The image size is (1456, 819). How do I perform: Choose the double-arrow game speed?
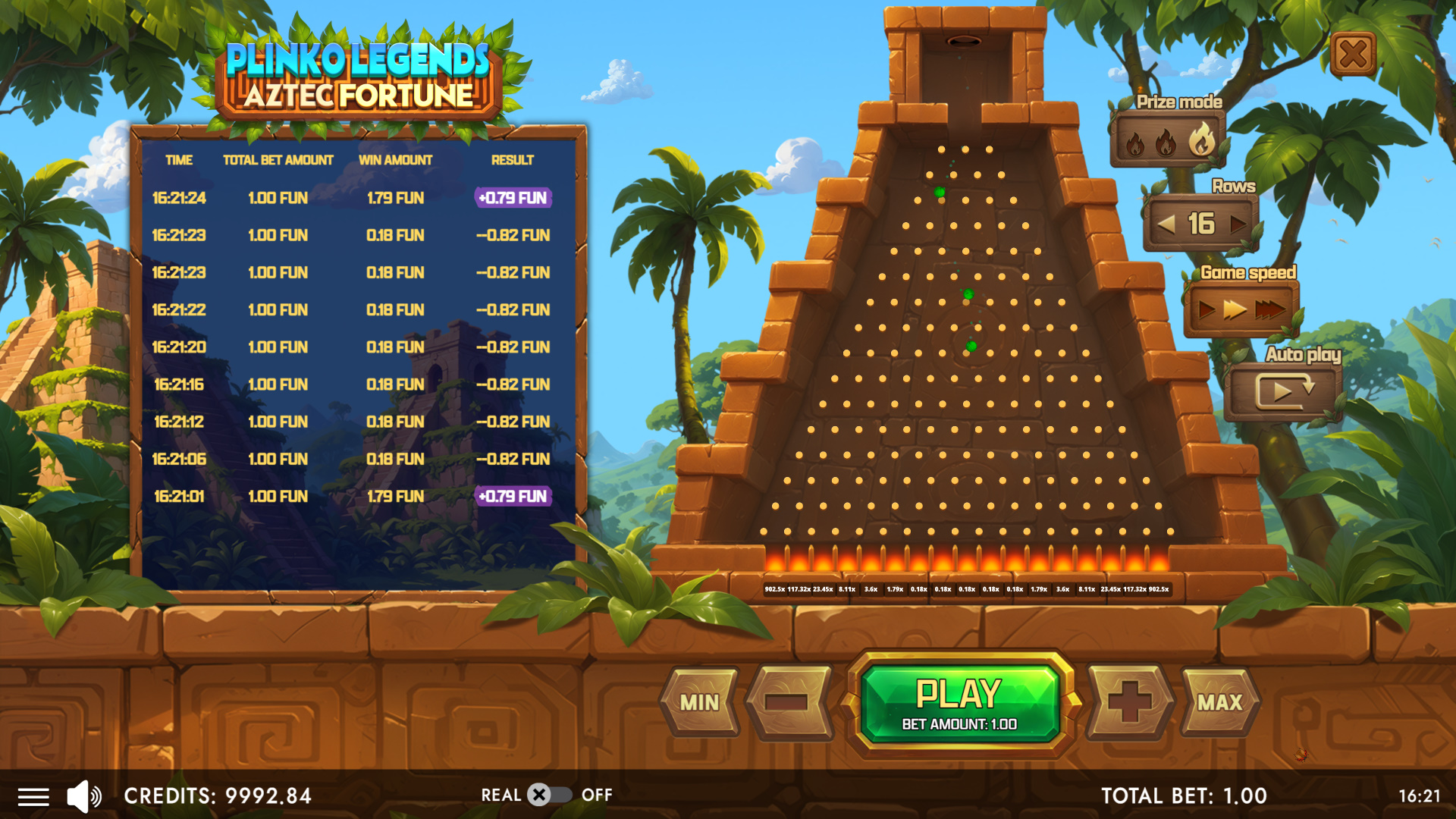(1235, 309)
